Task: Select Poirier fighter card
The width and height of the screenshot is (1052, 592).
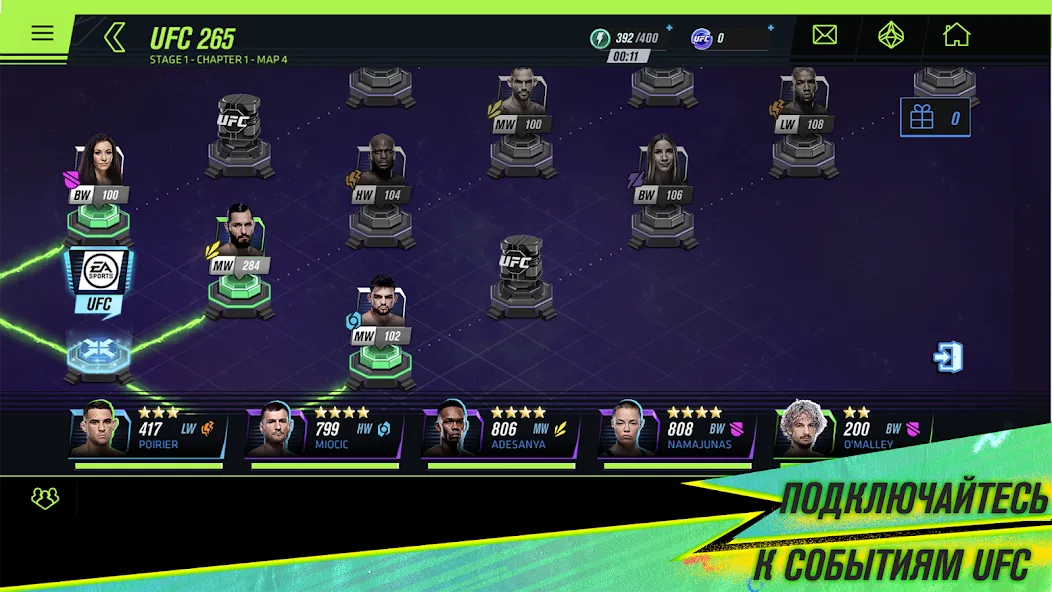Action: coord(148,432)
